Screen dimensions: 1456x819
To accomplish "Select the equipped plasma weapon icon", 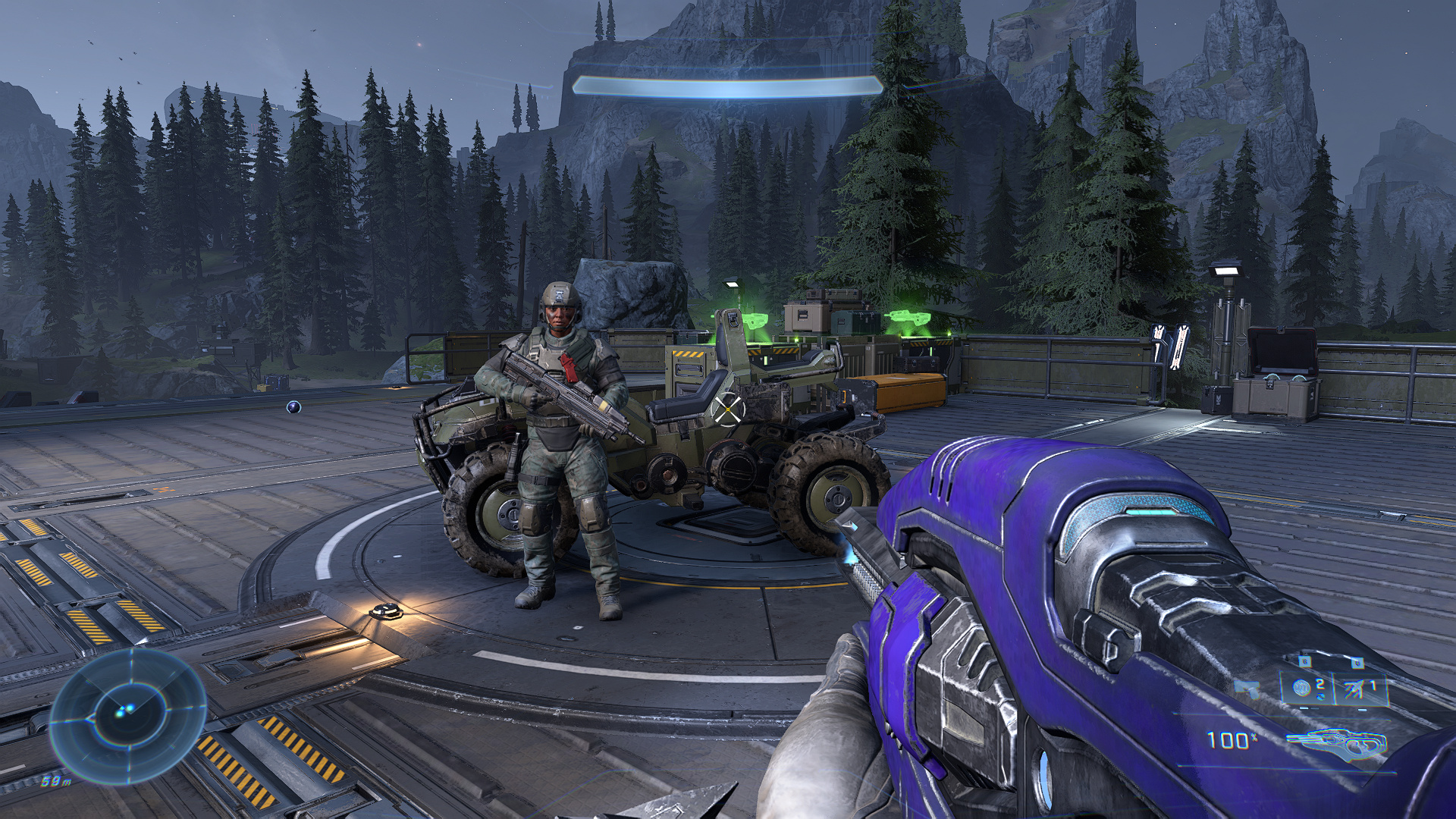I will click(x=1336, y=742).
